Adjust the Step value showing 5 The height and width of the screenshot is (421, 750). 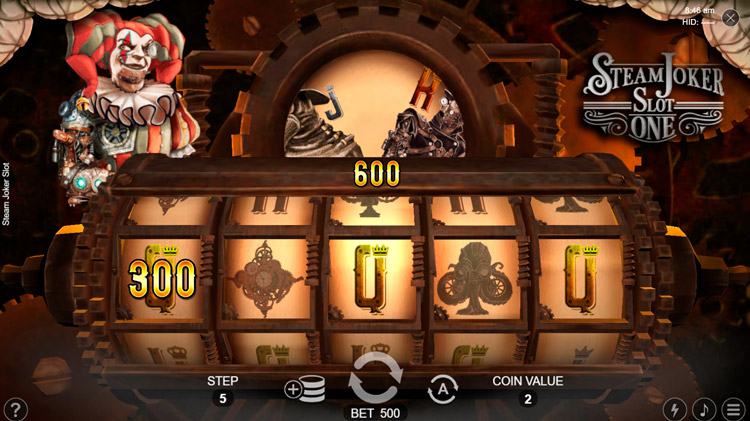[222, 399]
